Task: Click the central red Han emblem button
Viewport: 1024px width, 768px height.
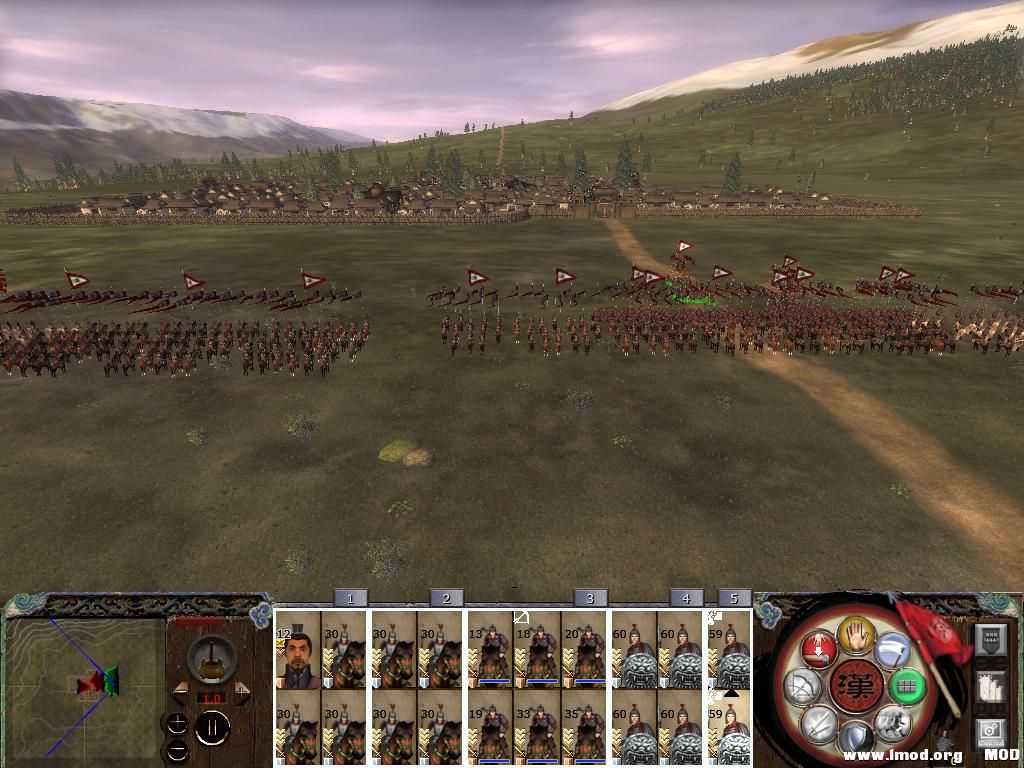Action: click(x=855, y=687)
